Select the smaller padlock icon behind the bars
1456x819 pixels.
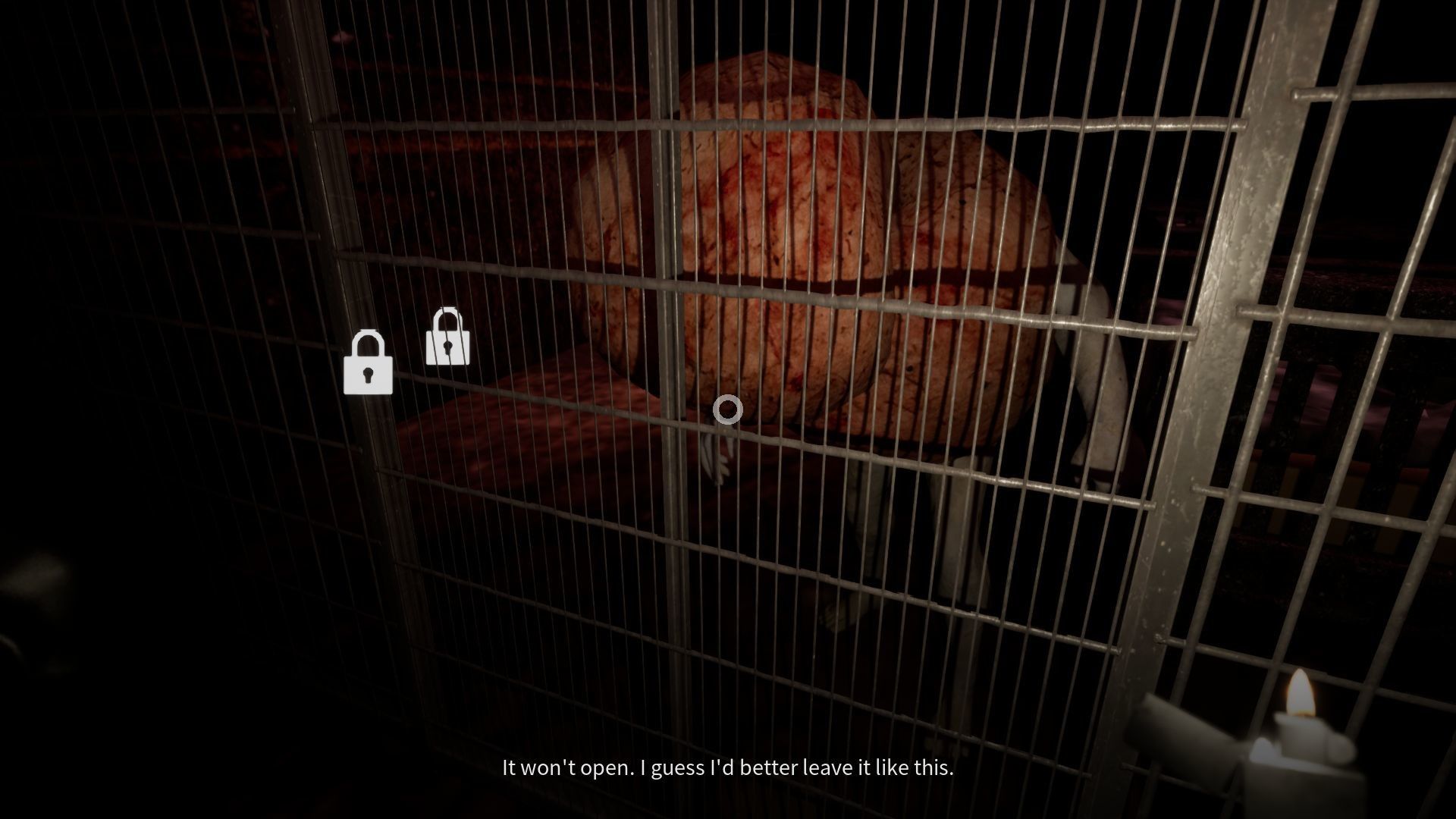click(447, 337)
